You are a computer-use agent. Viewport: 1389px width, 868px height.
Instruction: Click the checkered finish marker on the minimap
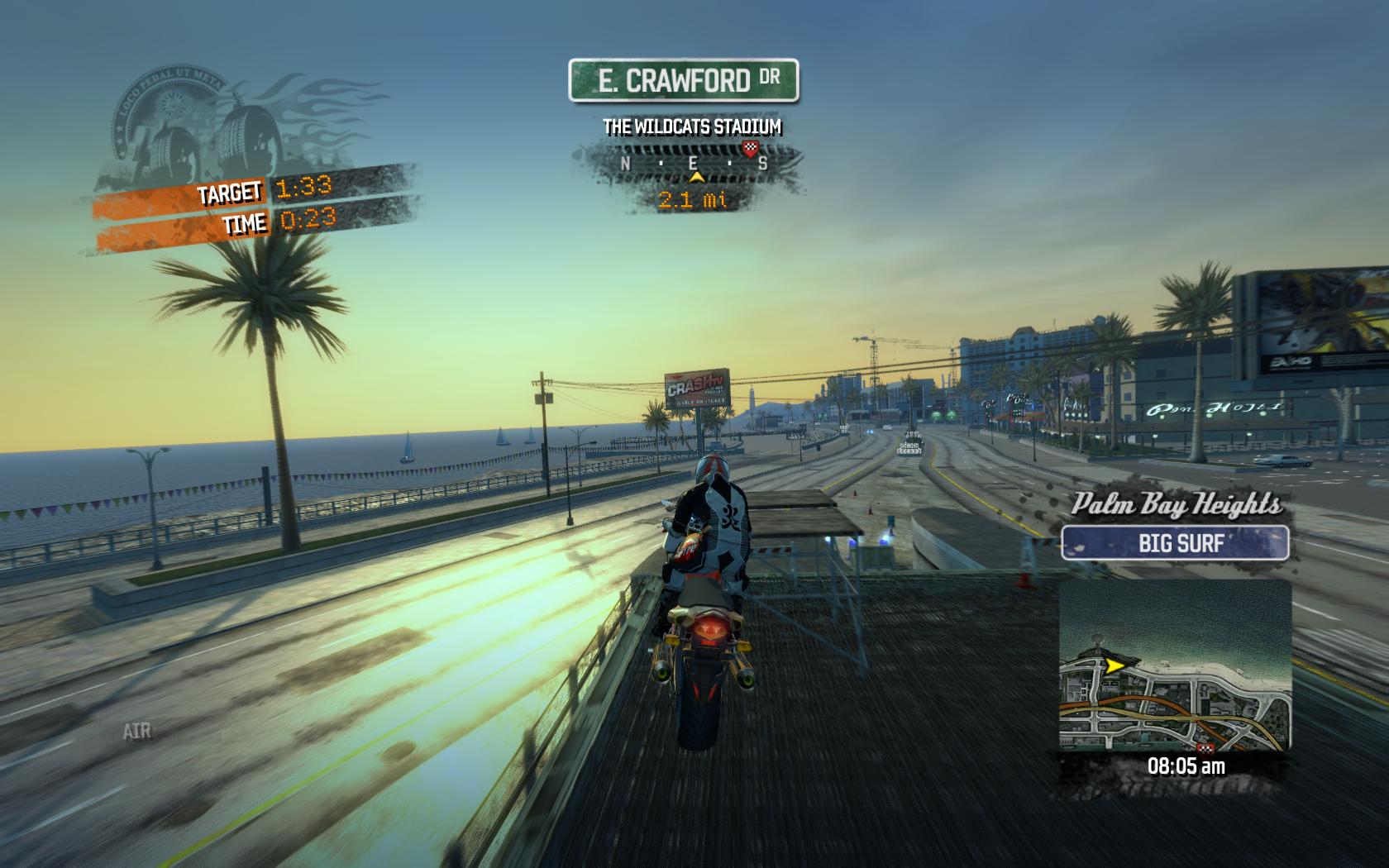pyautogui.click(x=1201, y=746)
